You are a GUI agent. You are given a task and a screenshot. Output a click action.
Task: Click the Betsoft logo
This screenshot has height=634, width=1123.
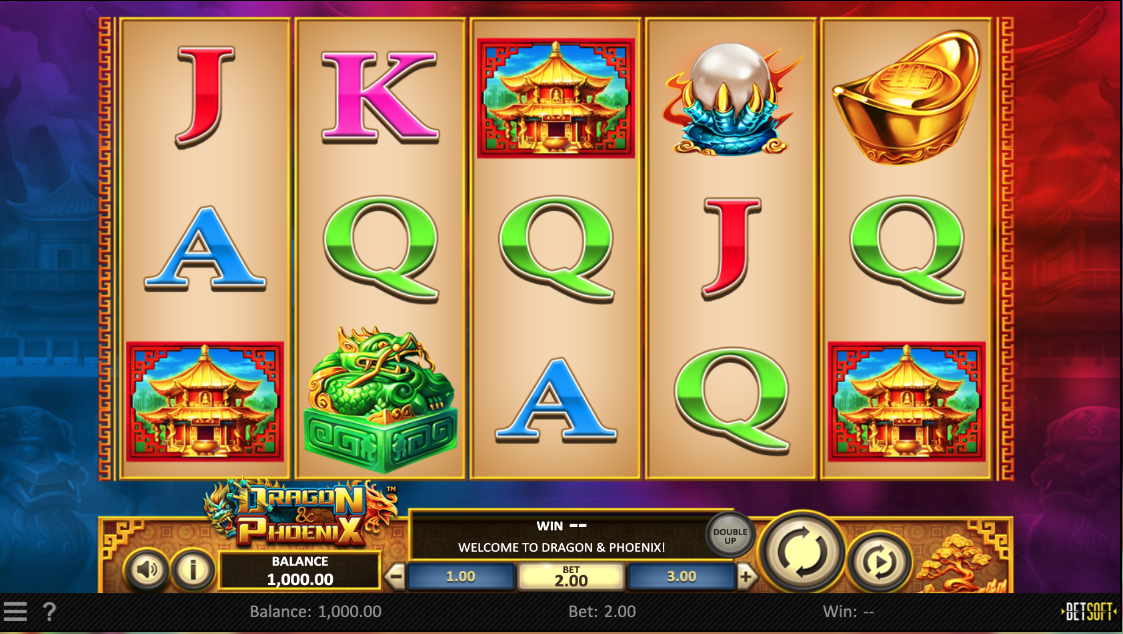[x=1089, y=611]
